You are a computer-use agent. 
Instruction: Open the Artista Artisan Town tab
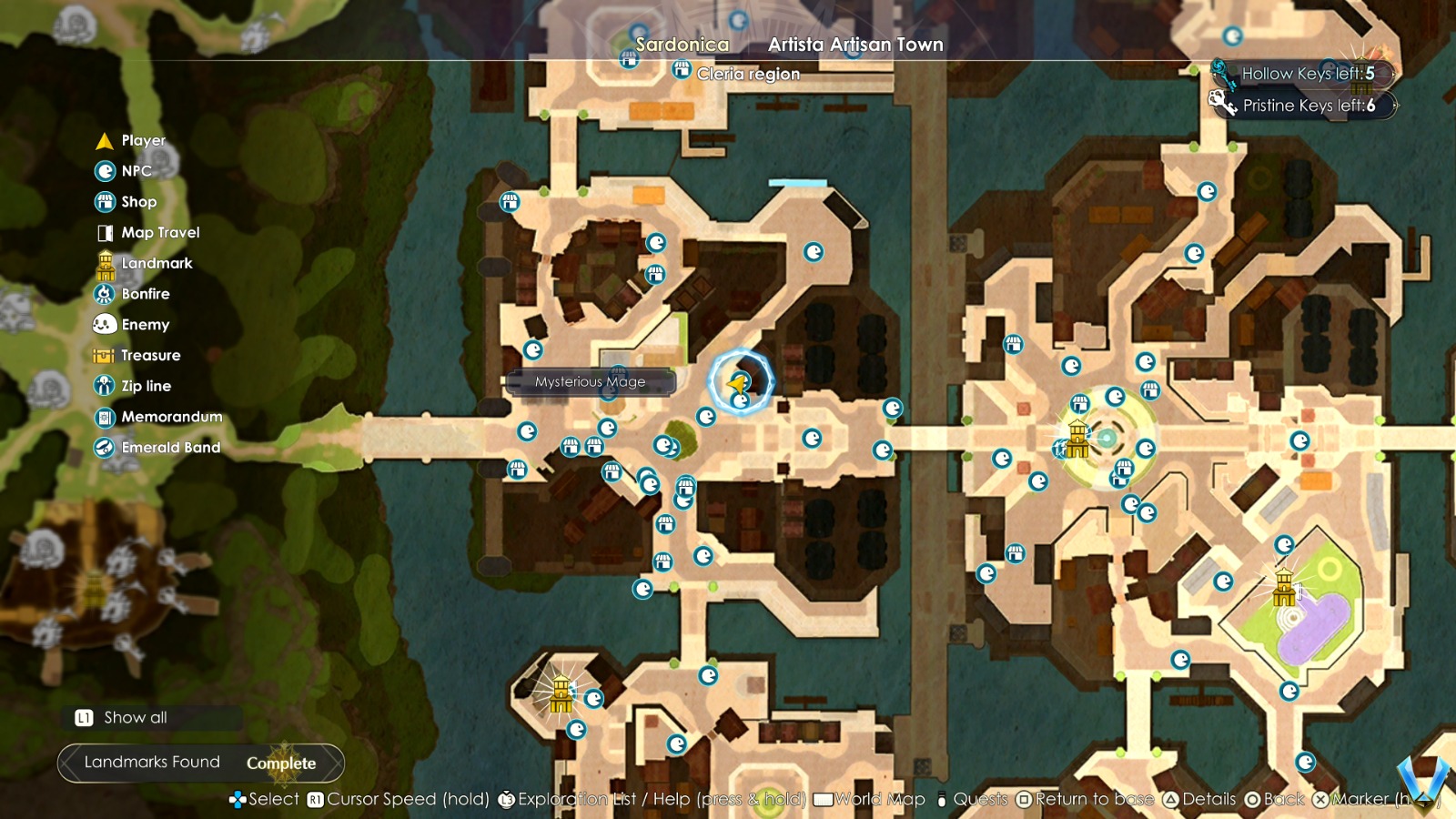855,43
